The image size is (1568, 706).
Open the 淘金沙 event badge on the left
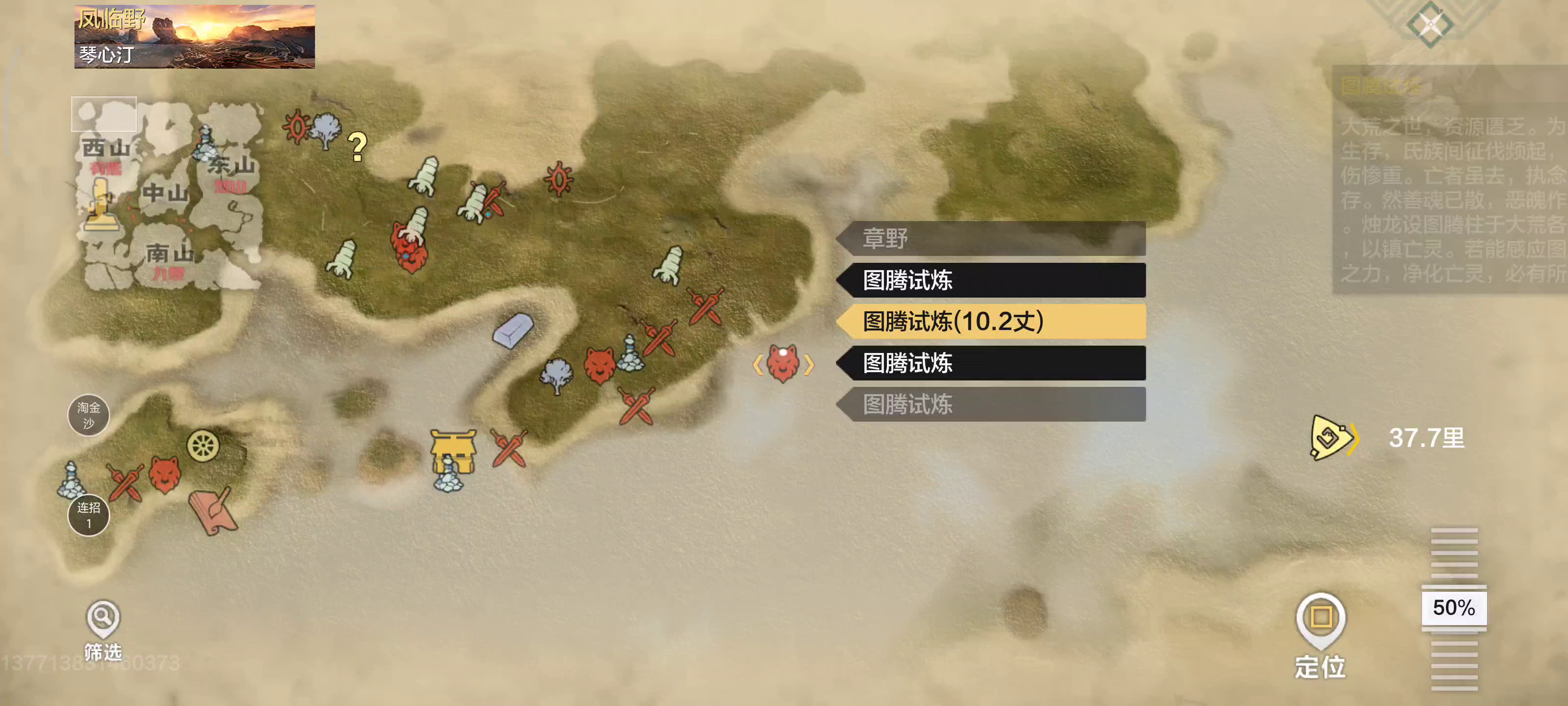(x=90, y=415)
